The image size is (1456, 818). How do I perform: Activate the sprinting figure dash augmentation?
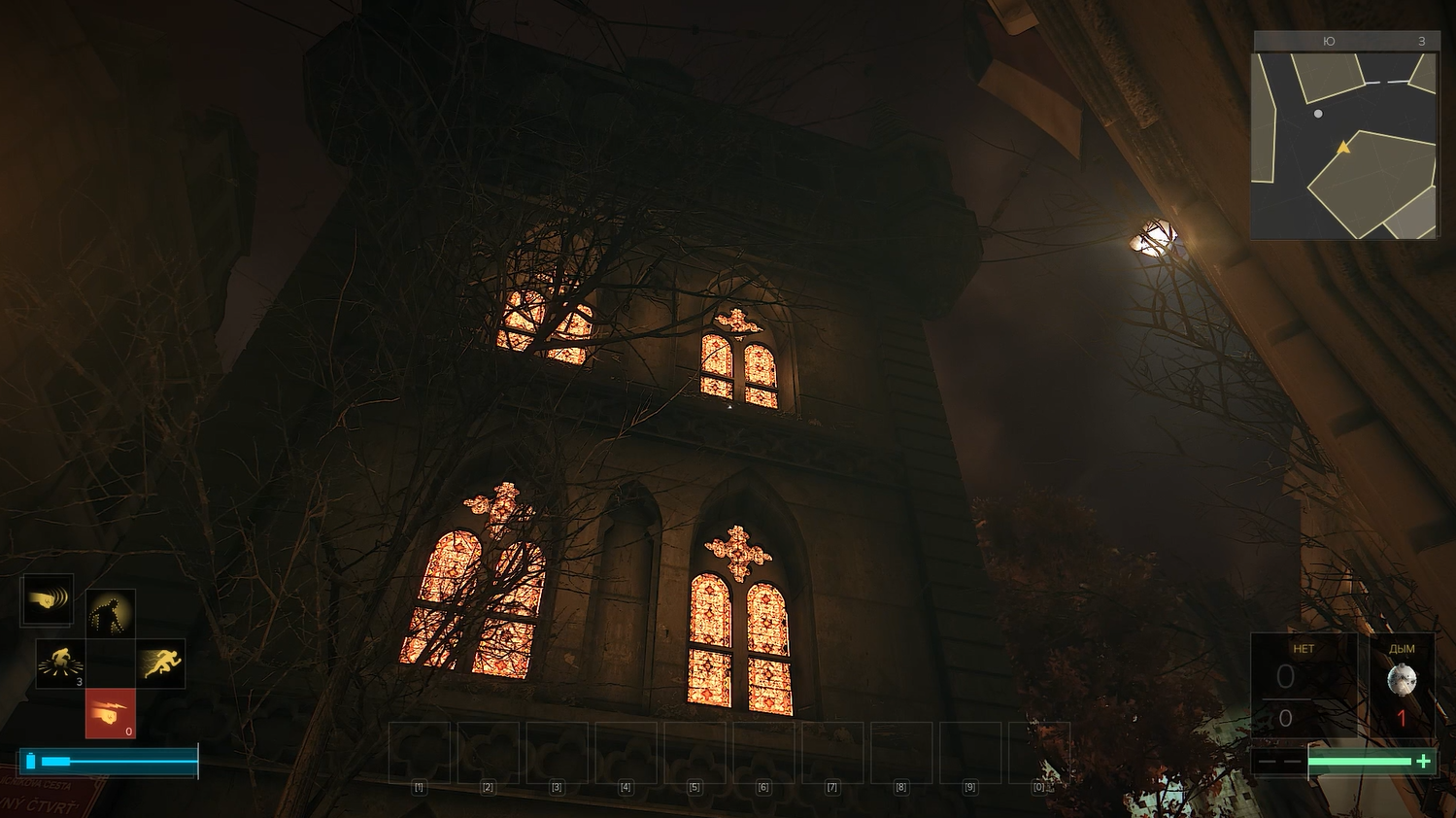(160, 664)
